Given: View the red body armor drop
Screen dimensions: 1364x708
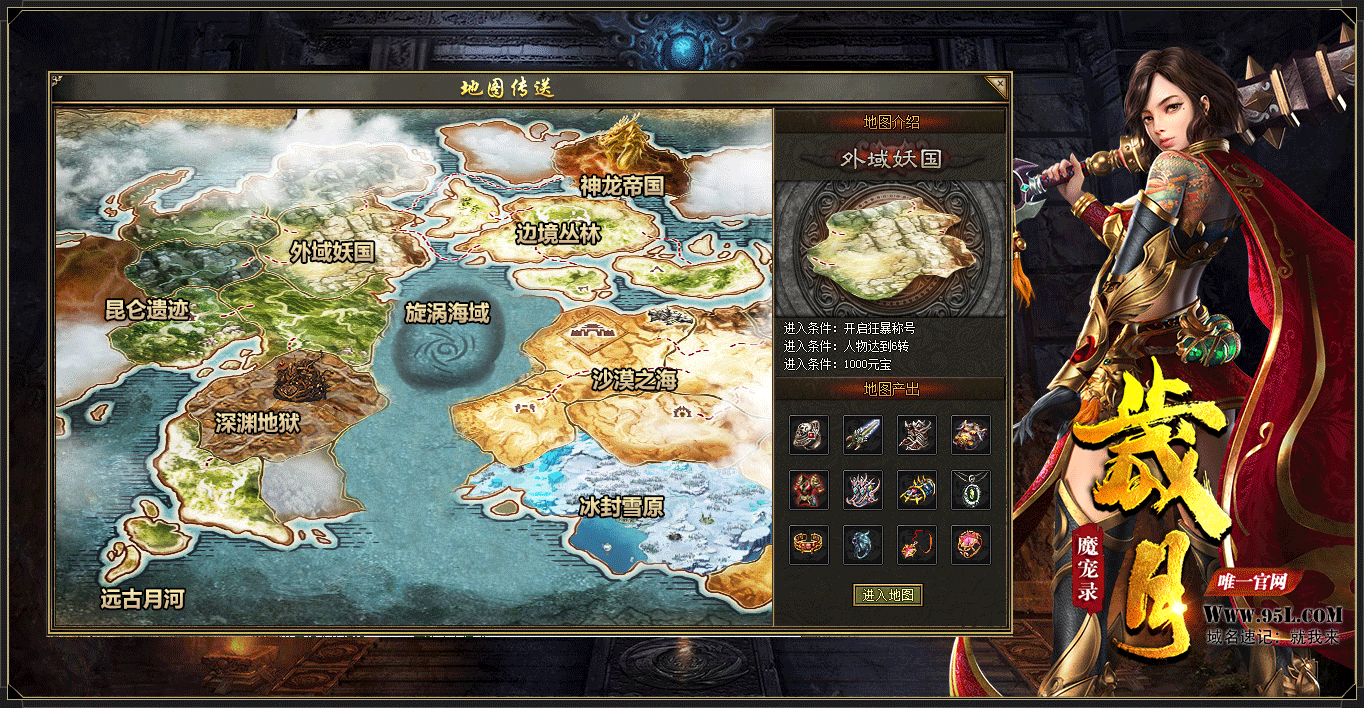Looking at the screenshot, I should (x=809, y=490).
